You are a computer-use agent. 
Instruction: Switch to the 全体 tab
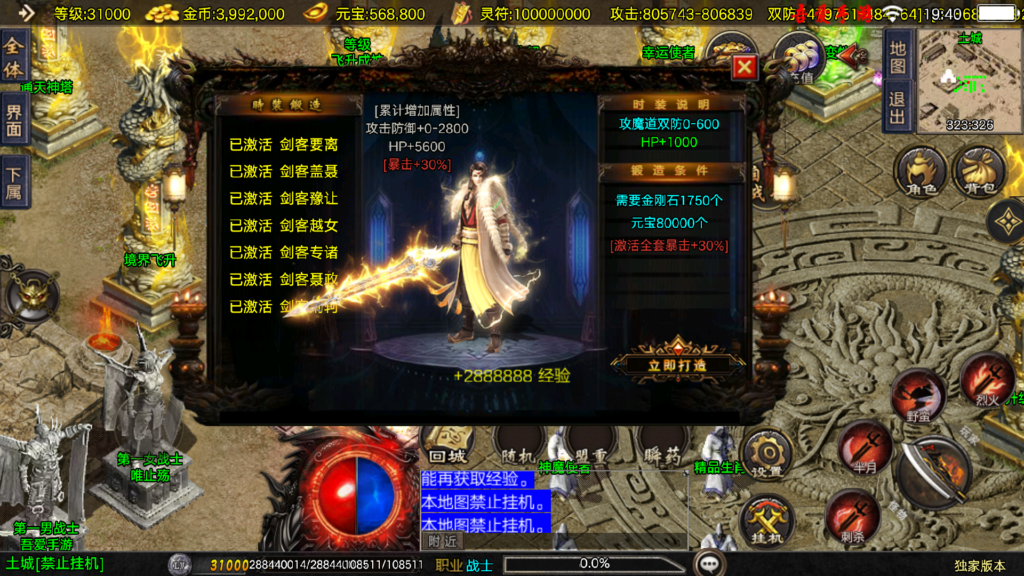(x=14, y=57)
